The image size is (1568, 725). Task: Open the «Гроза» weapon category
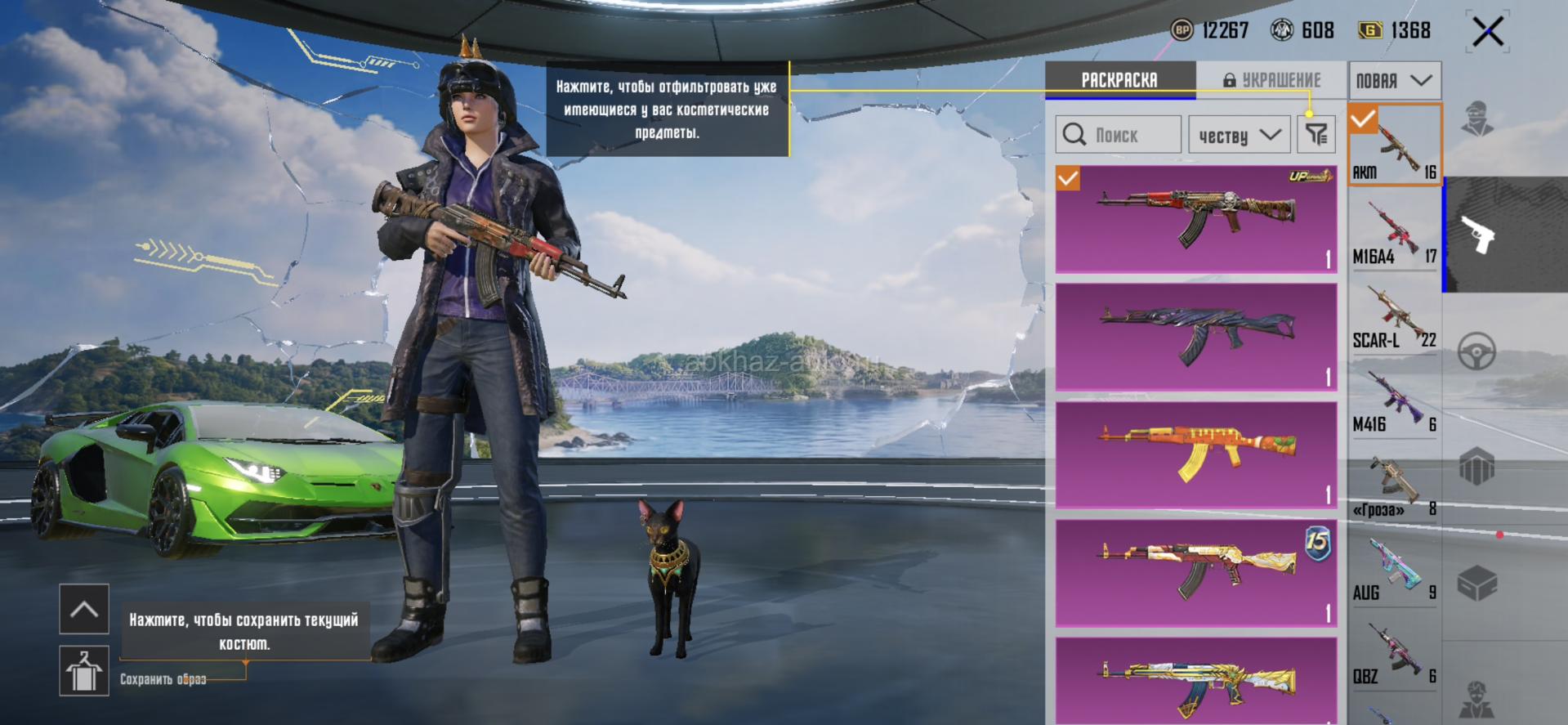(x=1394, y=487)
